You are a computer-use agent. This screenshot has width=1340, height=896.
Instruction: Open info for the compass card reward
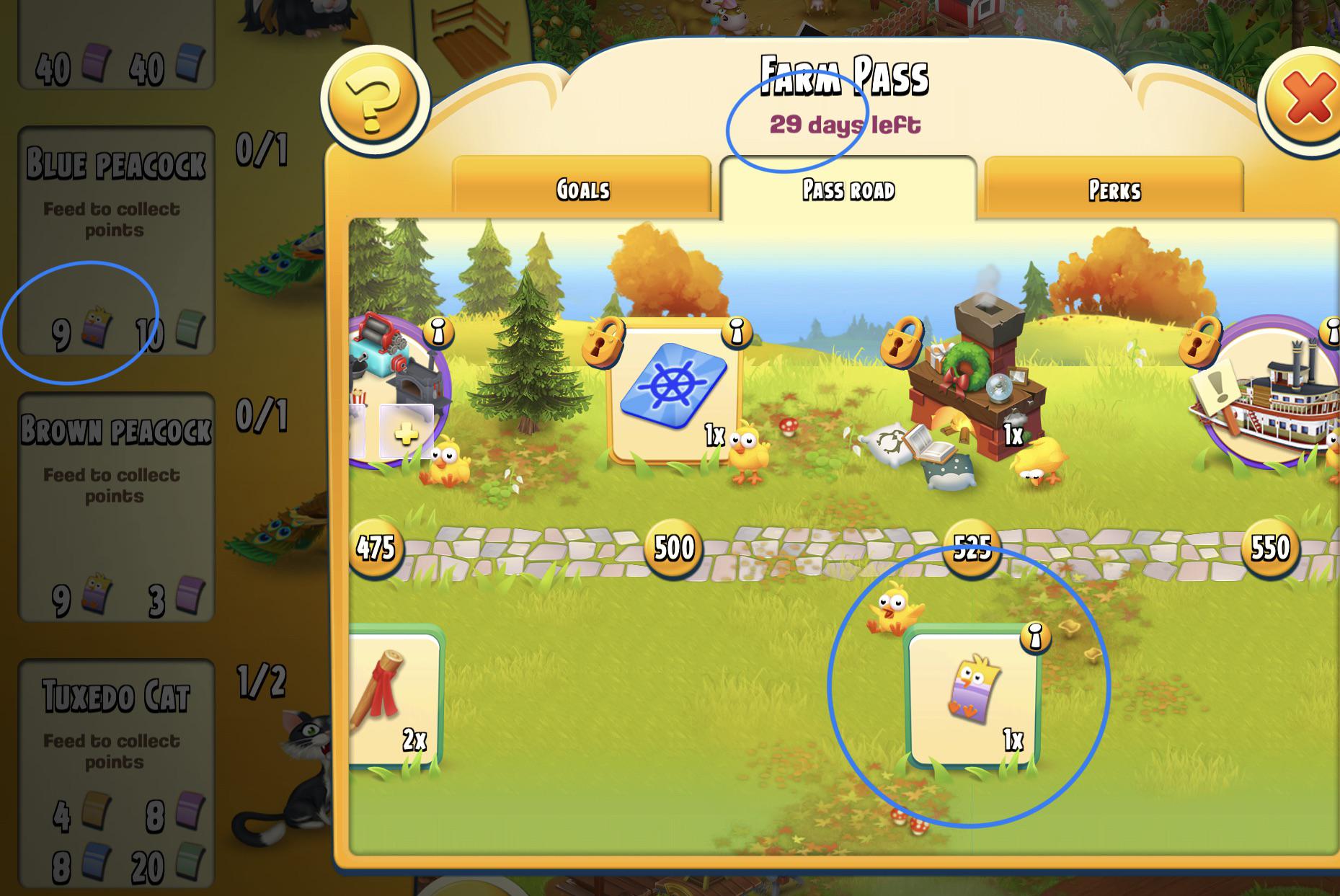pyautogui.click(x=735, y=334)
